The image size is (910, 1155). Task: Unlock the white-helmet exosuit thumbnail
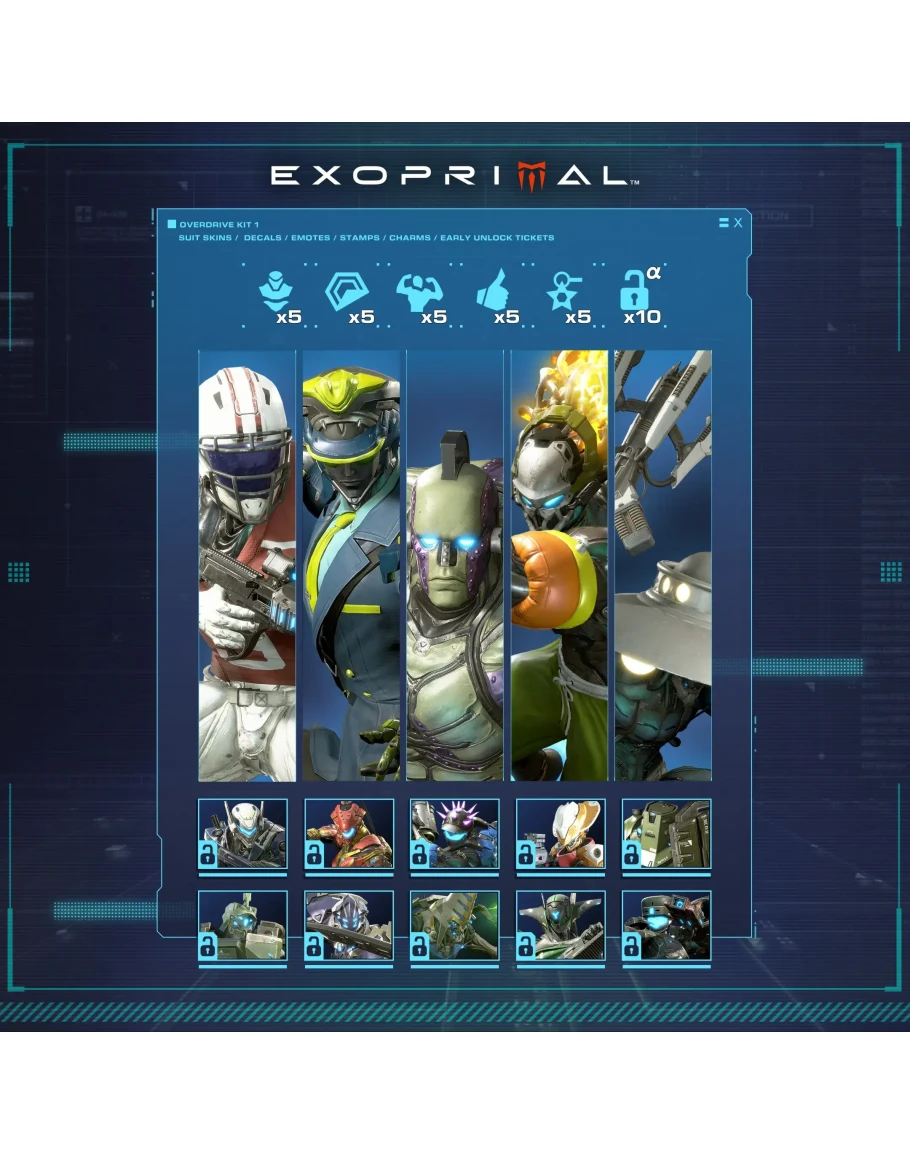click(243, 833)
